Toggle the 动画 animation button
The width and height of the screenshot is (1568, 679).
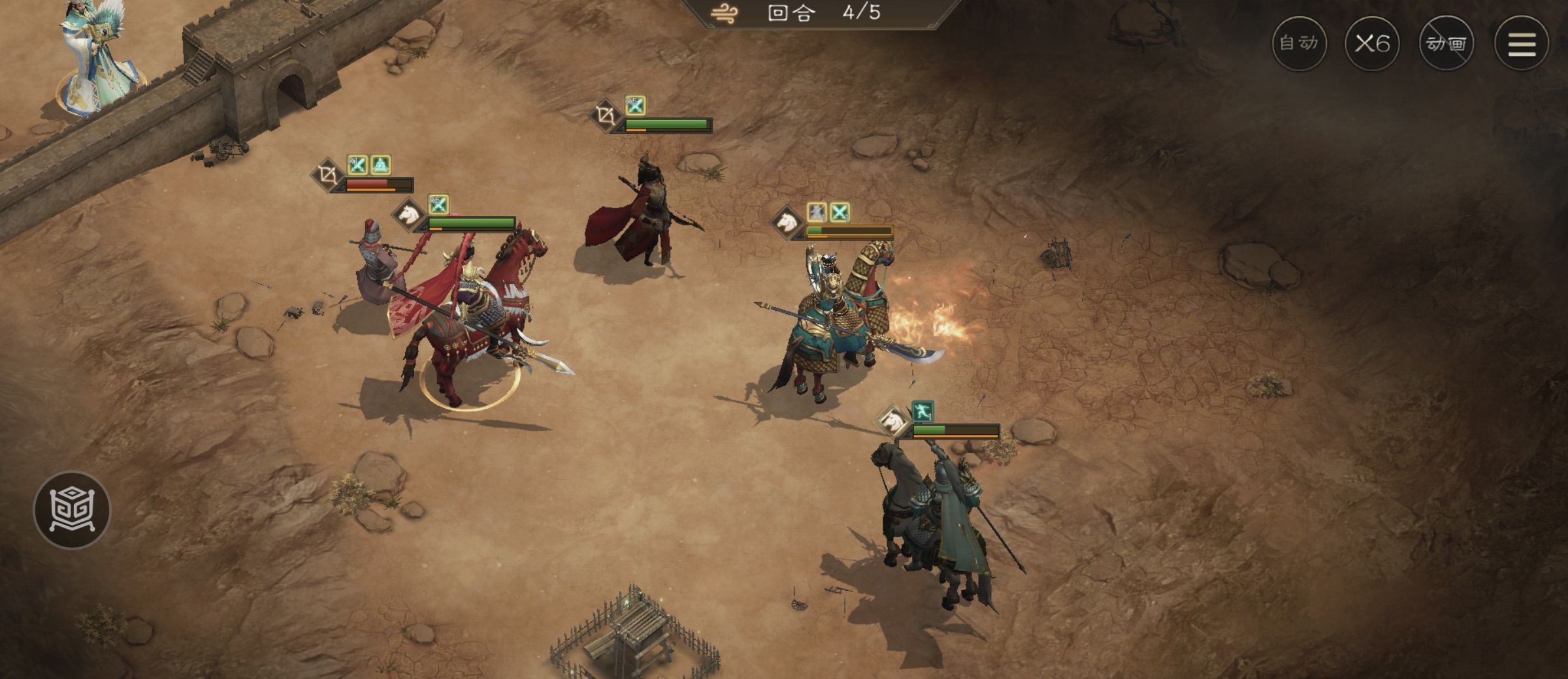click(1446, 44)
